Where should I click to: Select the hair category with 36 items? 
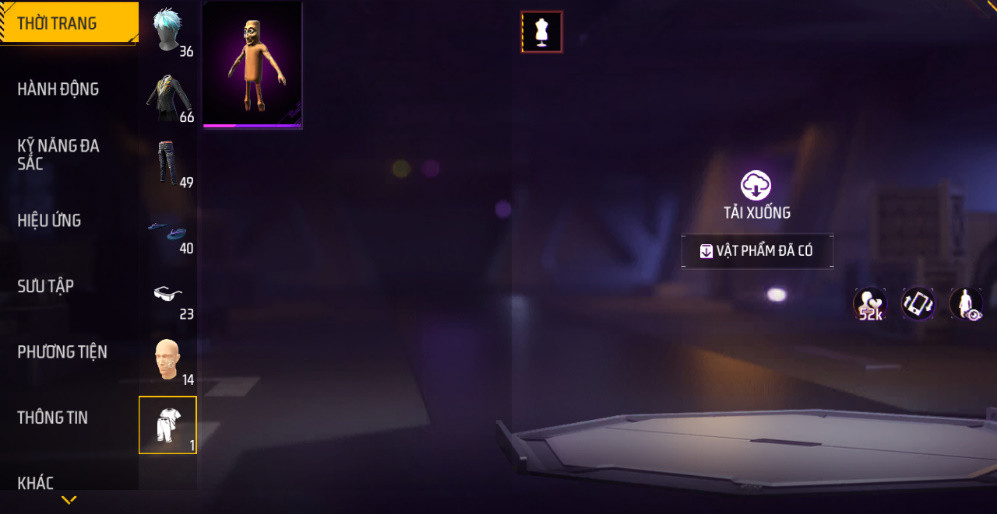point(168,30)
